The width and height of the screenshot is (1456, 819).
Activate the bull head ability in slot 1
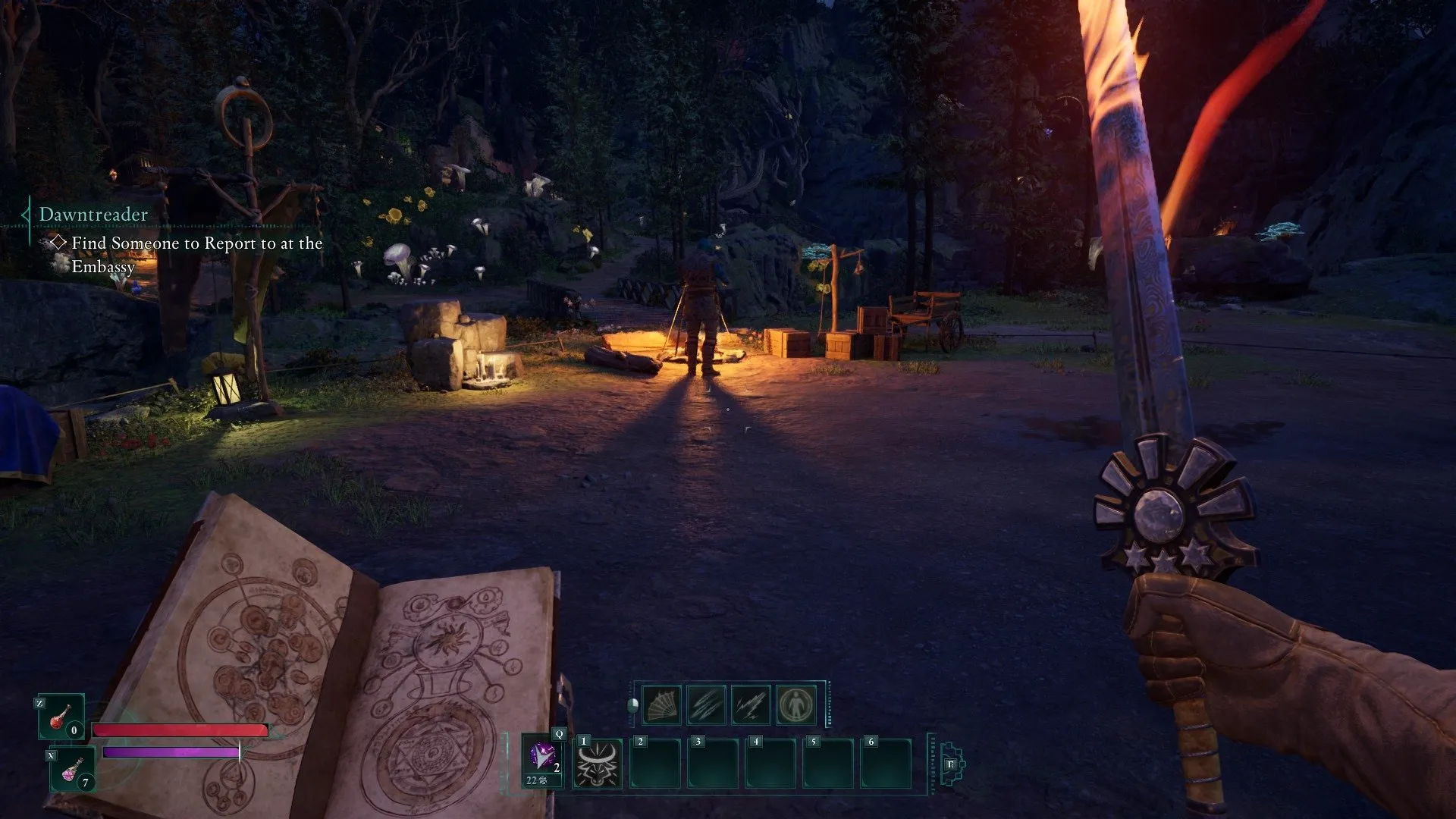tap(598, 763)
